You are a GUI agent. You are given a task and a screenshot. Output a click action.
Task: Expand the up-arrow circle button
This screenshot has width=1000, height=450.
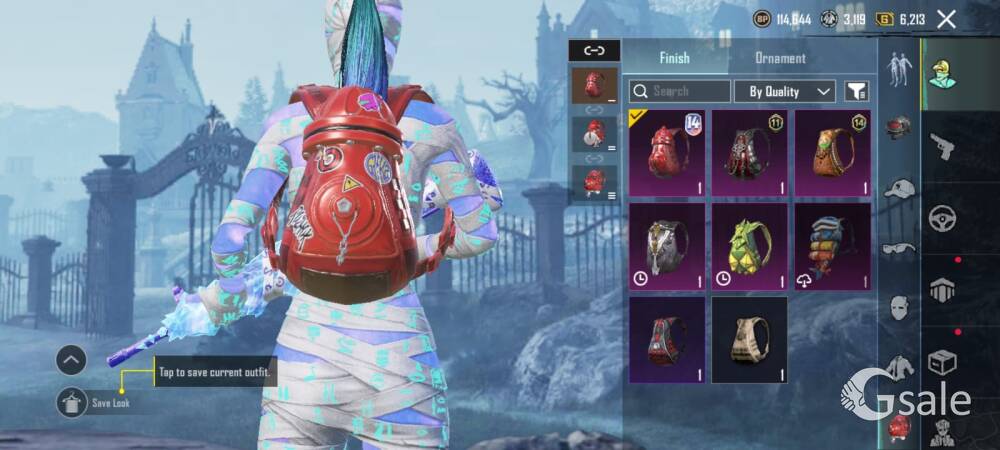click(71, 359)
